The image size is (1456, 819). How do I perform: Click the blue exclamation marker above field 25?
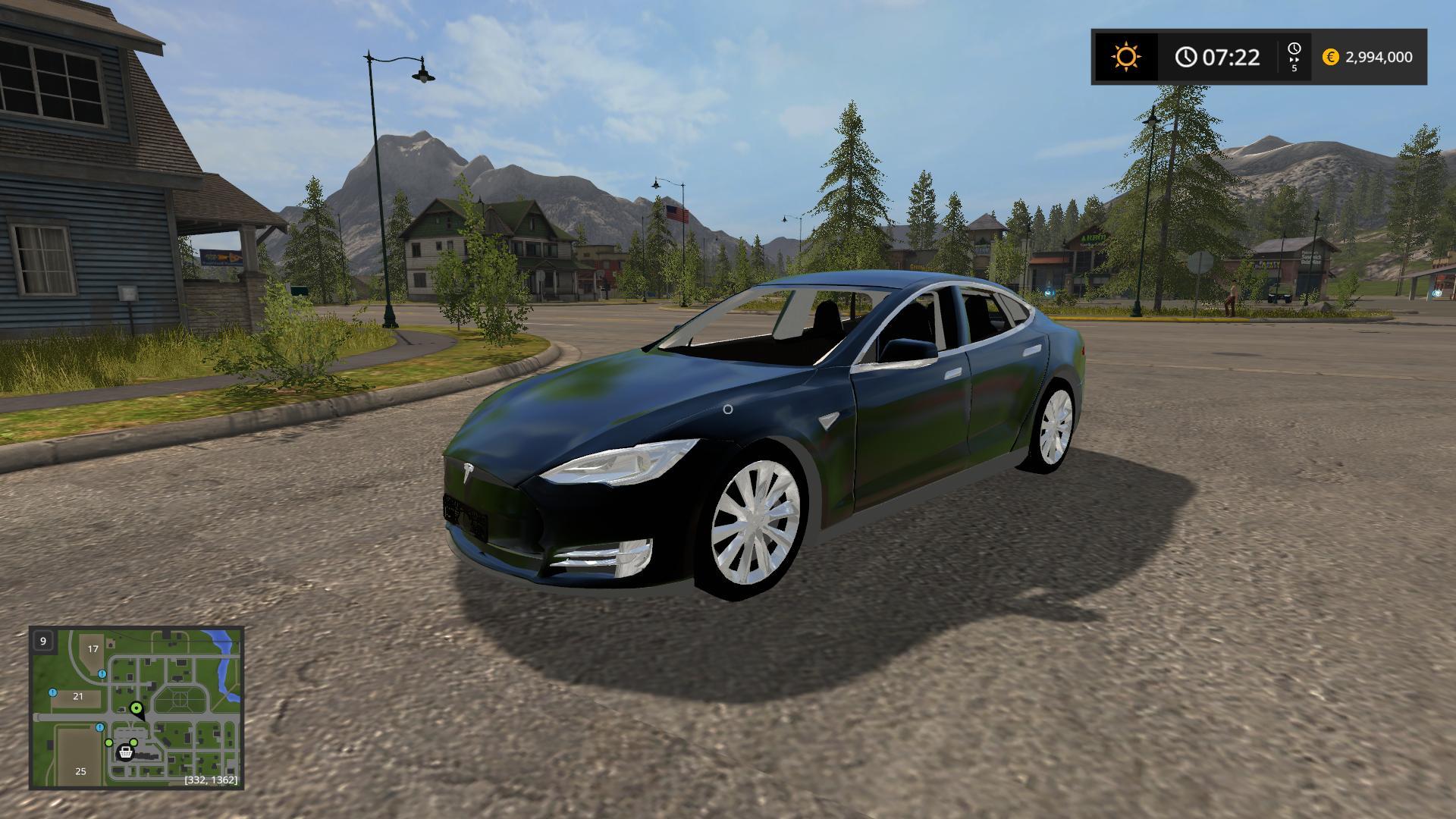[99, 727]
